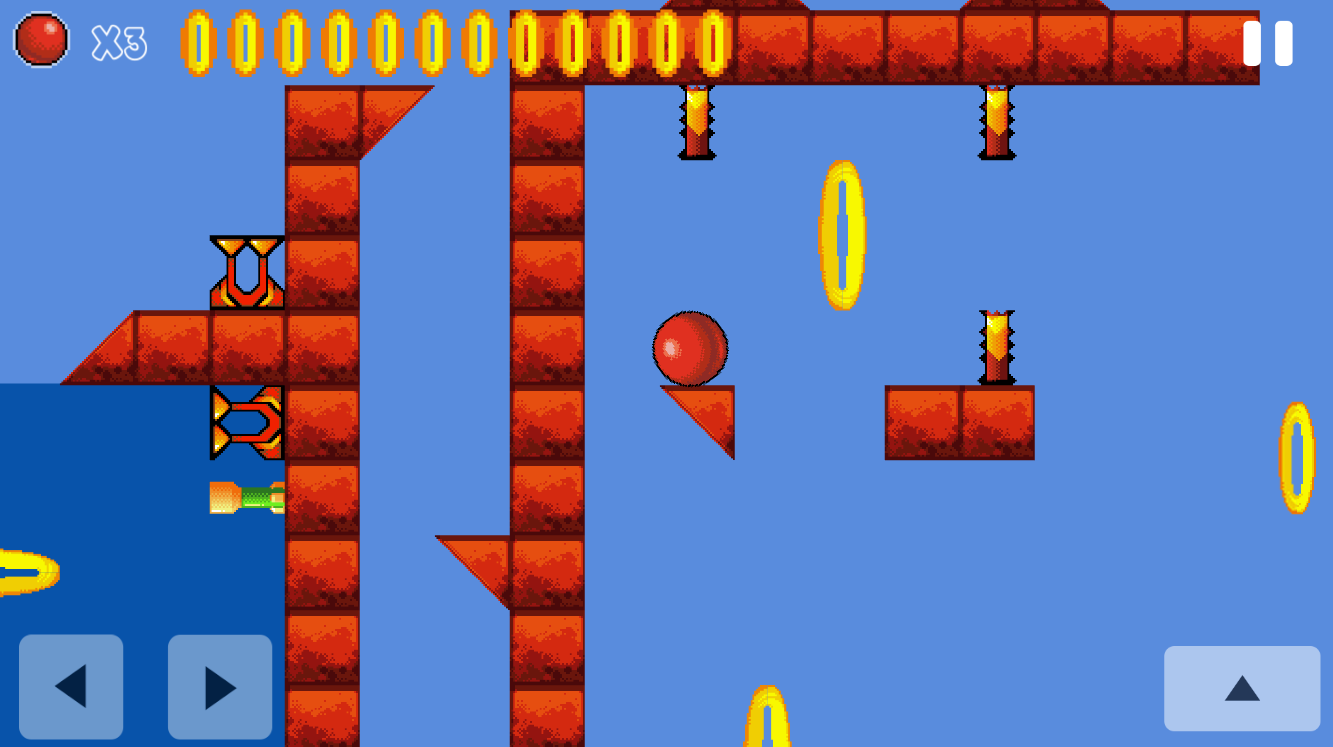
Task: Click the green cannon on the left wall
Action: (x=247, y=497)
